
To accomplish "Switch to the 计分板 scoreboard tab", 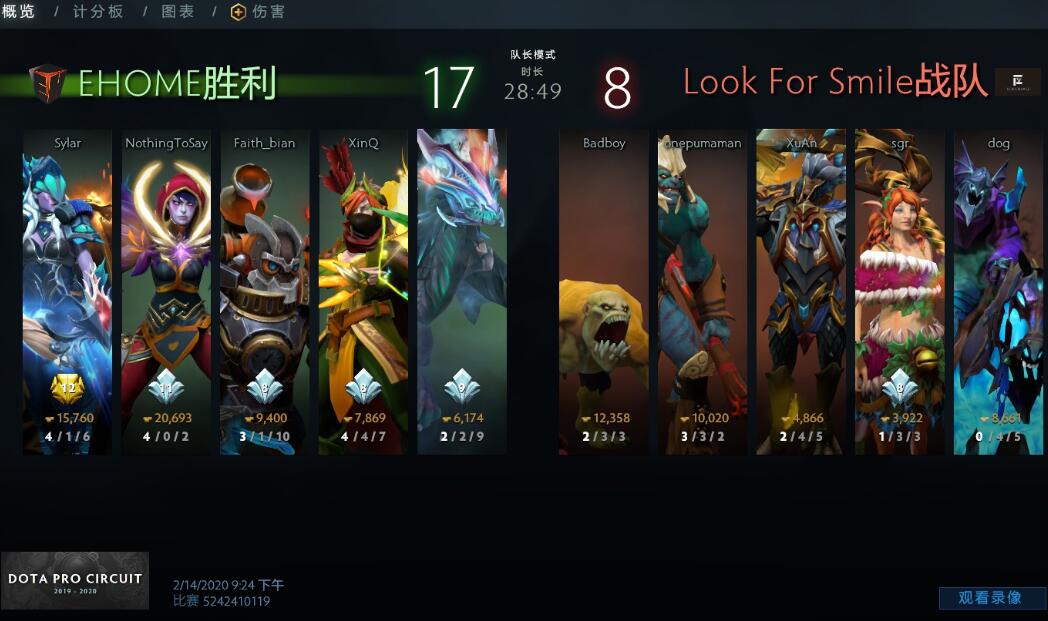I will pos(98,12).
